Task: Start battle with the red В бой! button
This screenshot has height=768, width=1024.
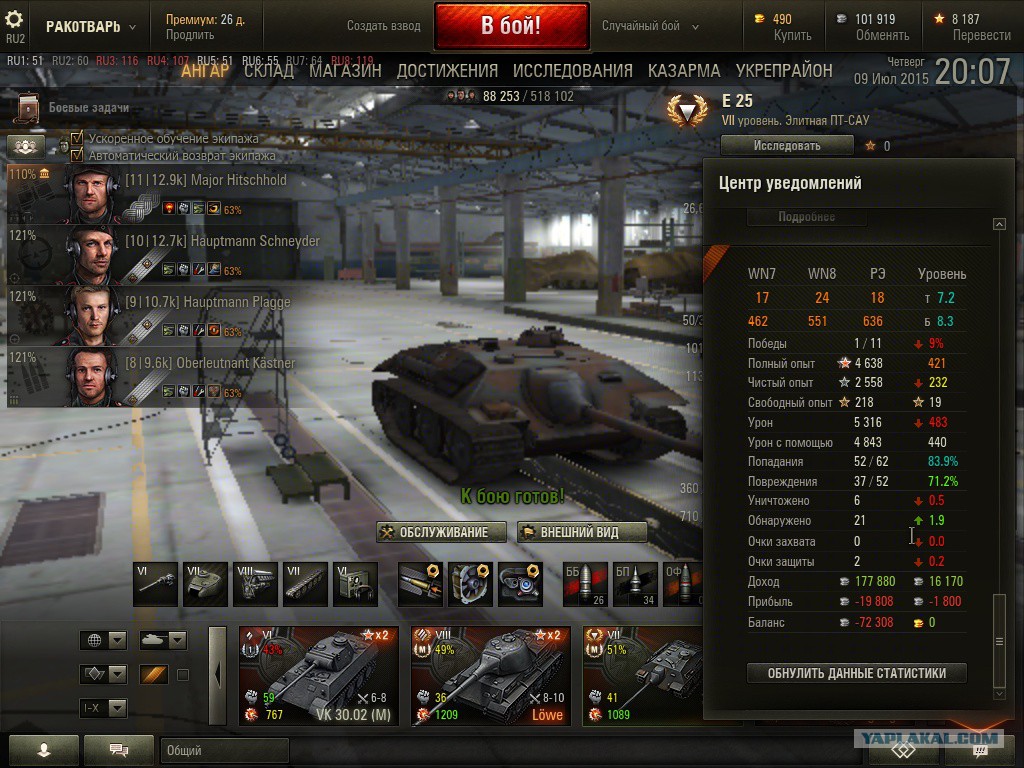Action: coord(510,26)
